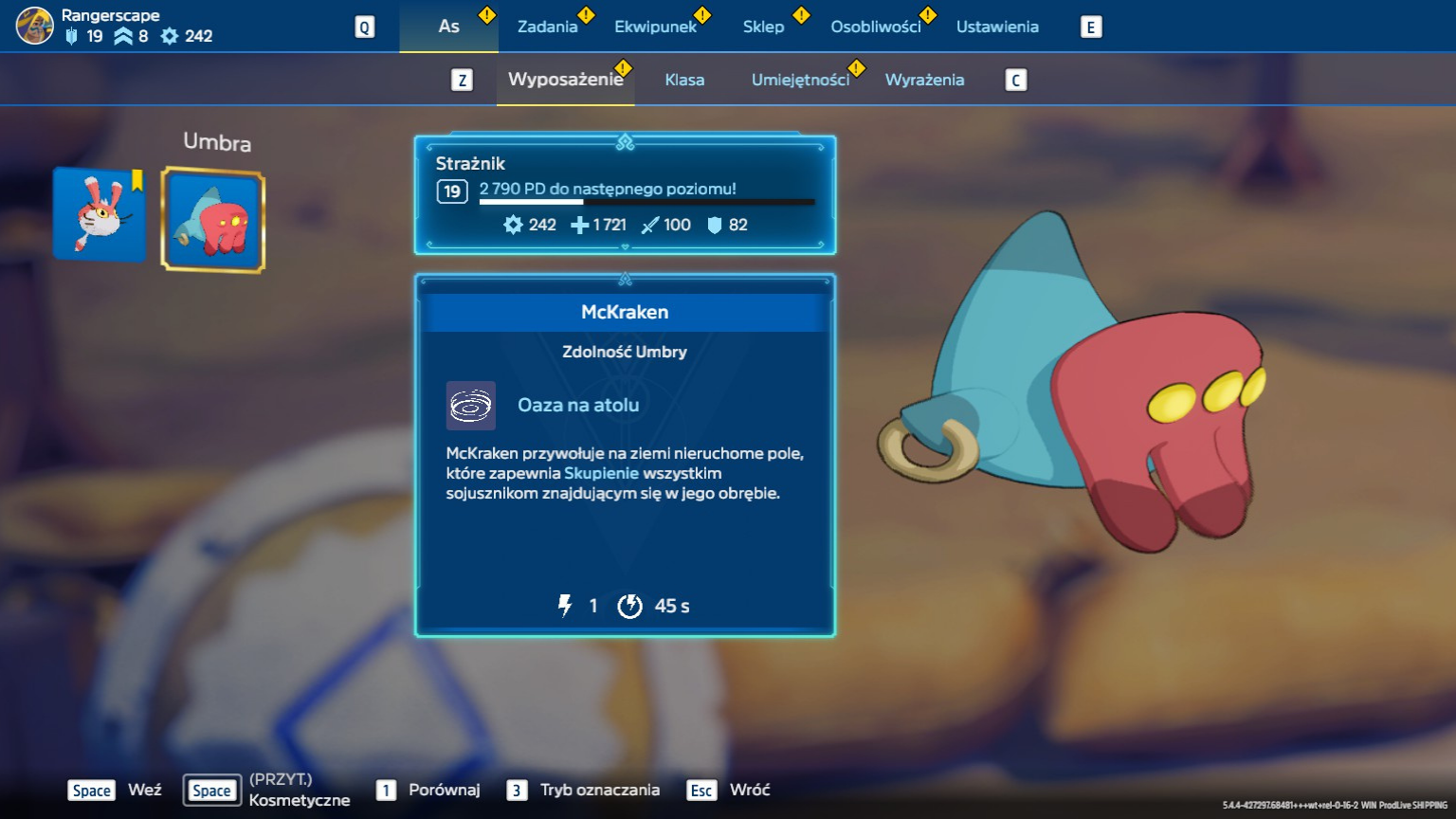Open the Wyrażenia sub-tab
This screenshot has width=1456, height=819.
924,80
